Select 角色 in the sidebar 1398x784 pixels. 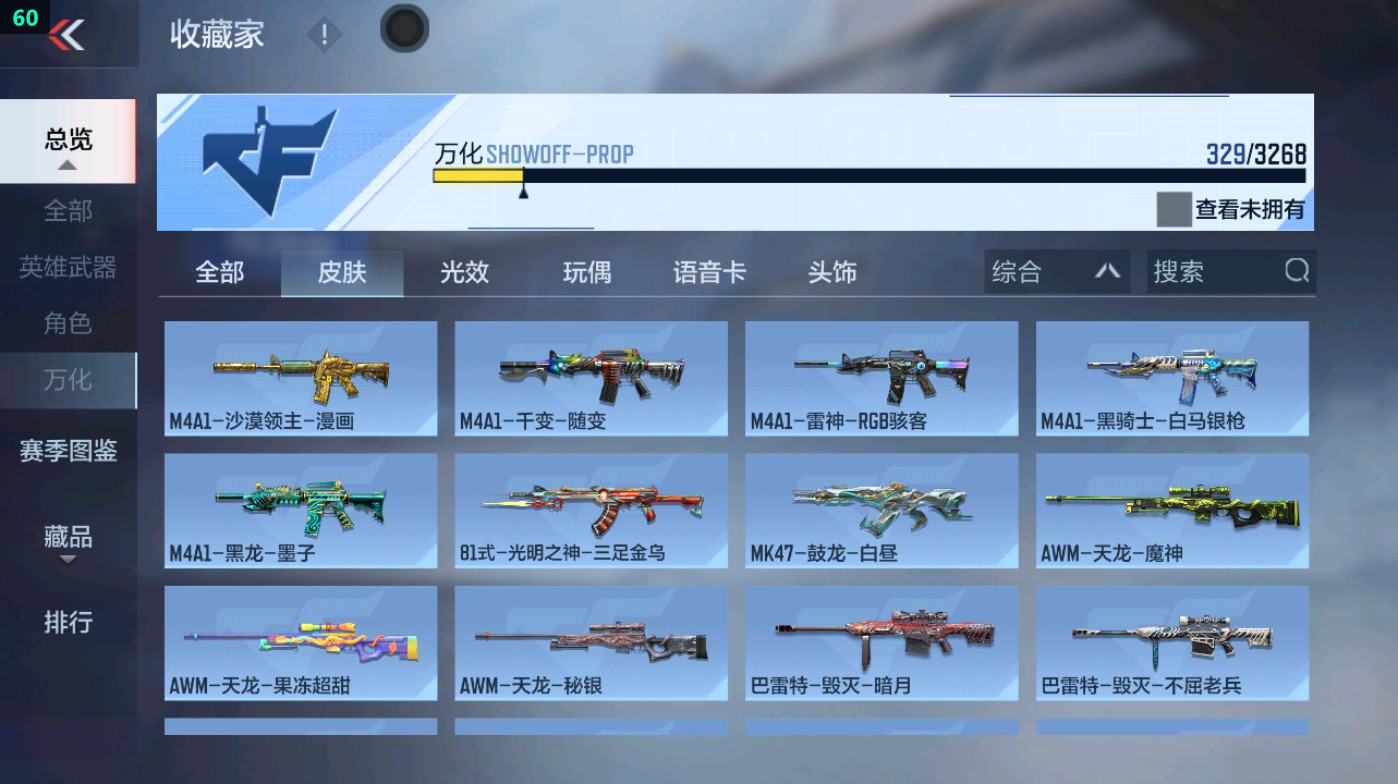tap(67, 322)
